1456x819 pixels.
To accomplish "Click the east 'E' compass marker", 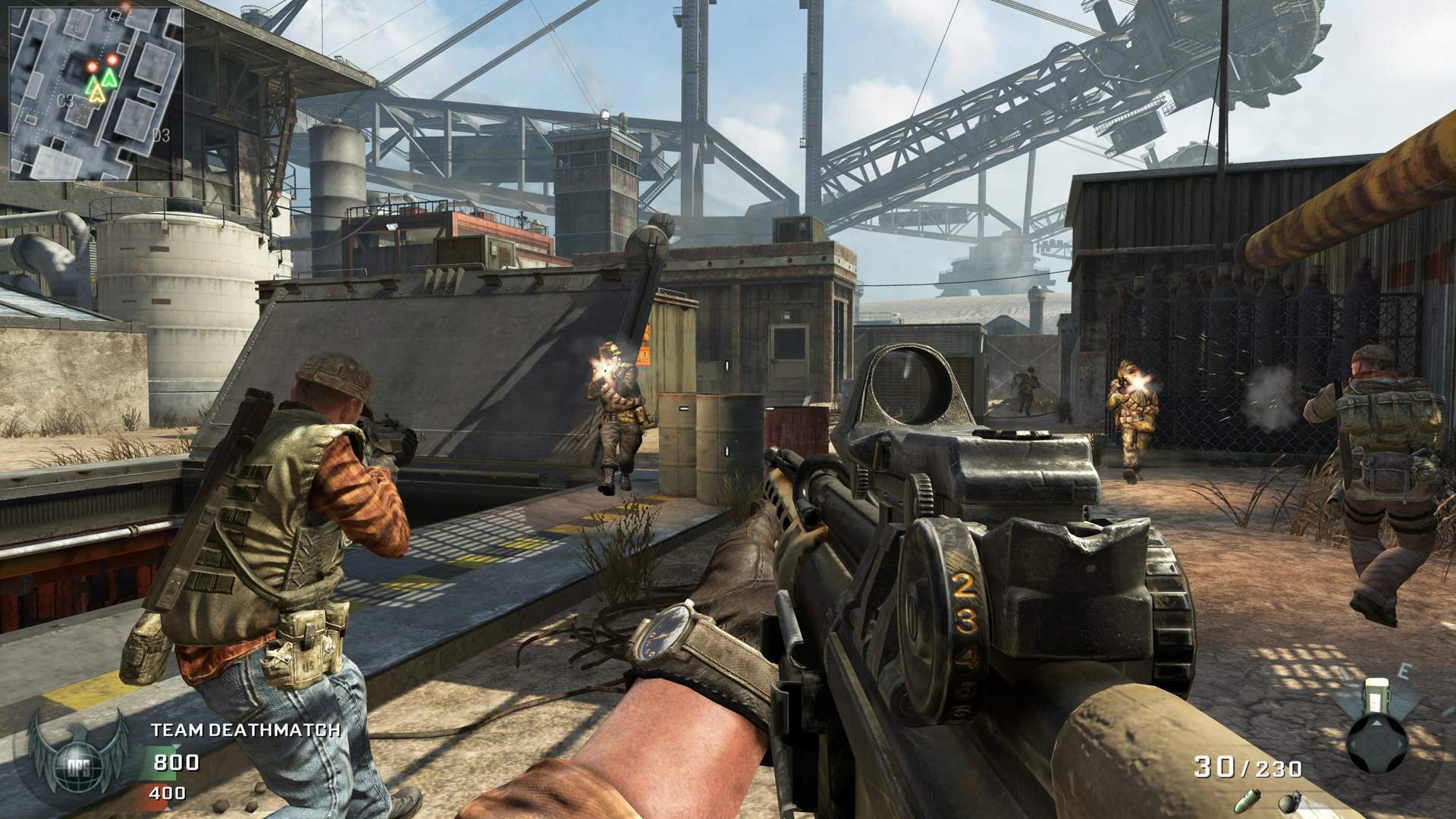I will 1405,669.
